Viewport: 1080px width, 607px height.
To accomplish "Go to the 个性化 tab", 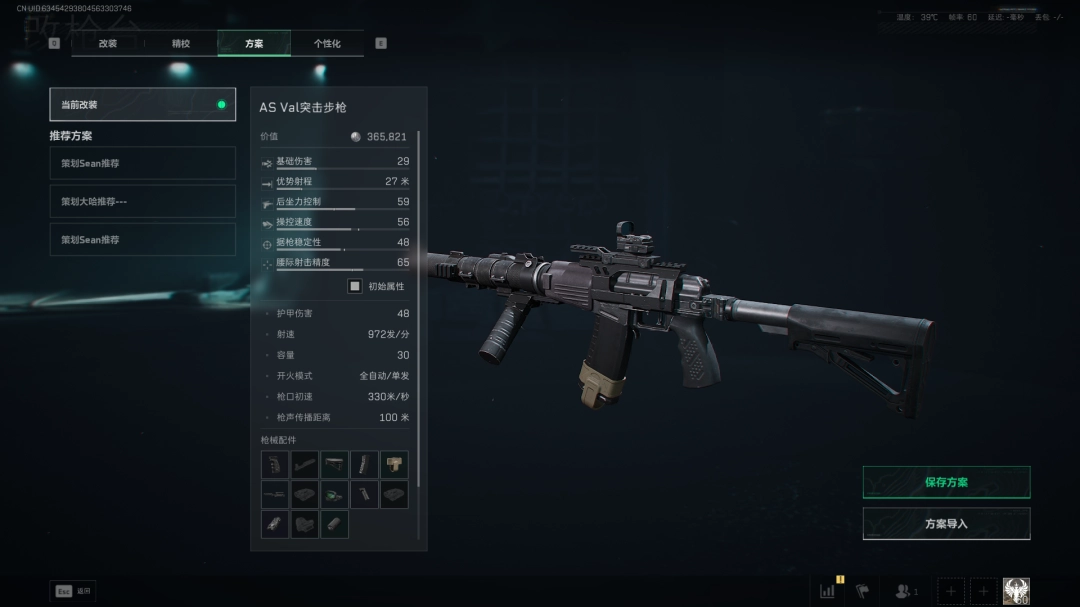I will point(327,44).
